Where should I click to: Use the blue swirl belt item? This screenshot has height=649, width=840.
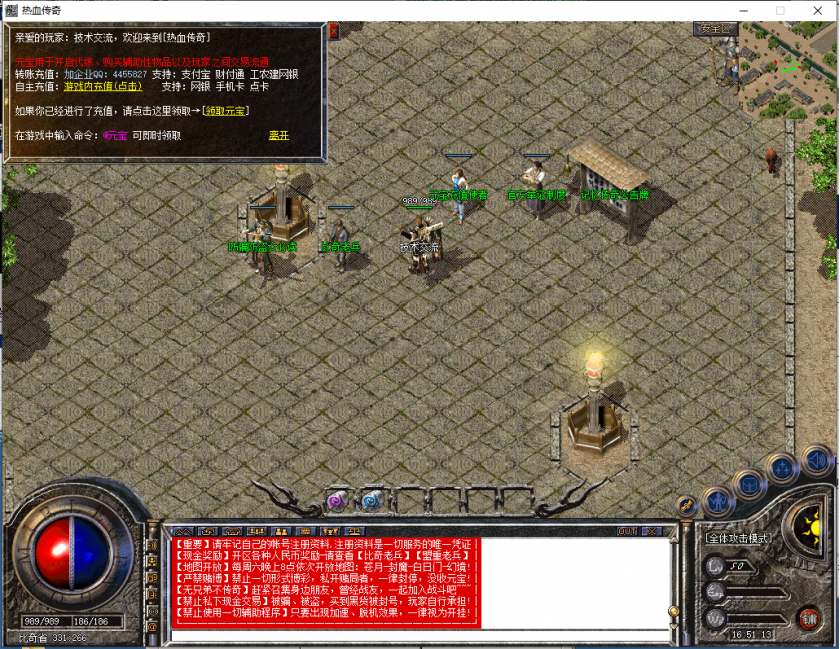(371, 500)
